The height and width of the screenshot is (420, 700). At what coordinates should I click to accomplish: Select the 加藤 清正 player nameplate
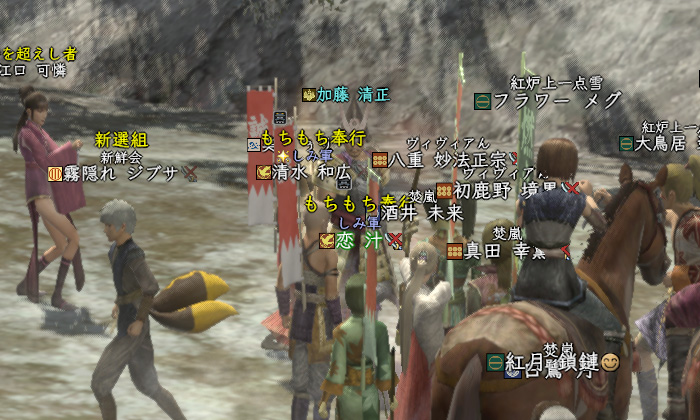click(x=352, y=95)
